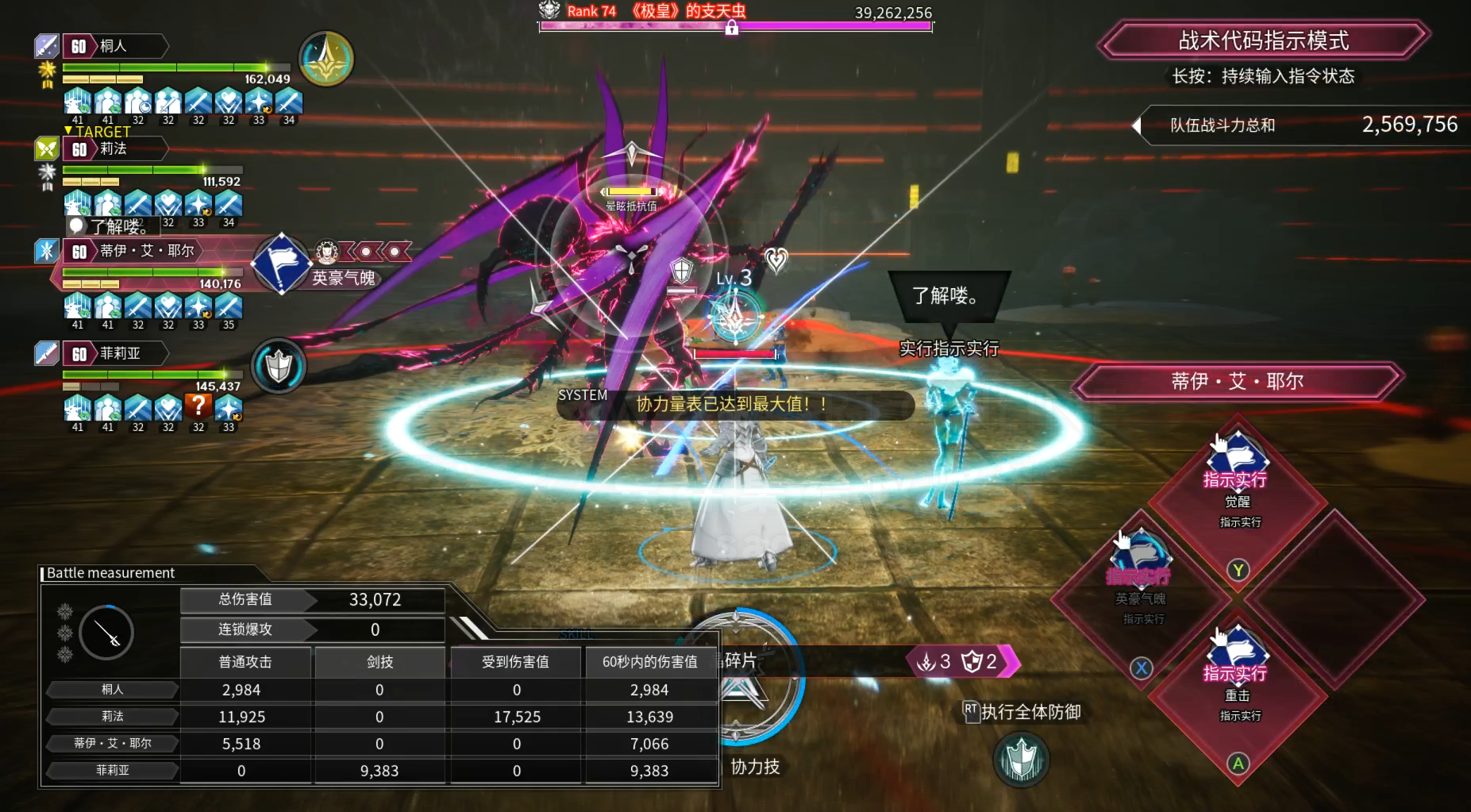The width and height of the screenshot is (1471, 812).
Task: Click 桐人's golden sword skill emblem
Action: (325, 59)
